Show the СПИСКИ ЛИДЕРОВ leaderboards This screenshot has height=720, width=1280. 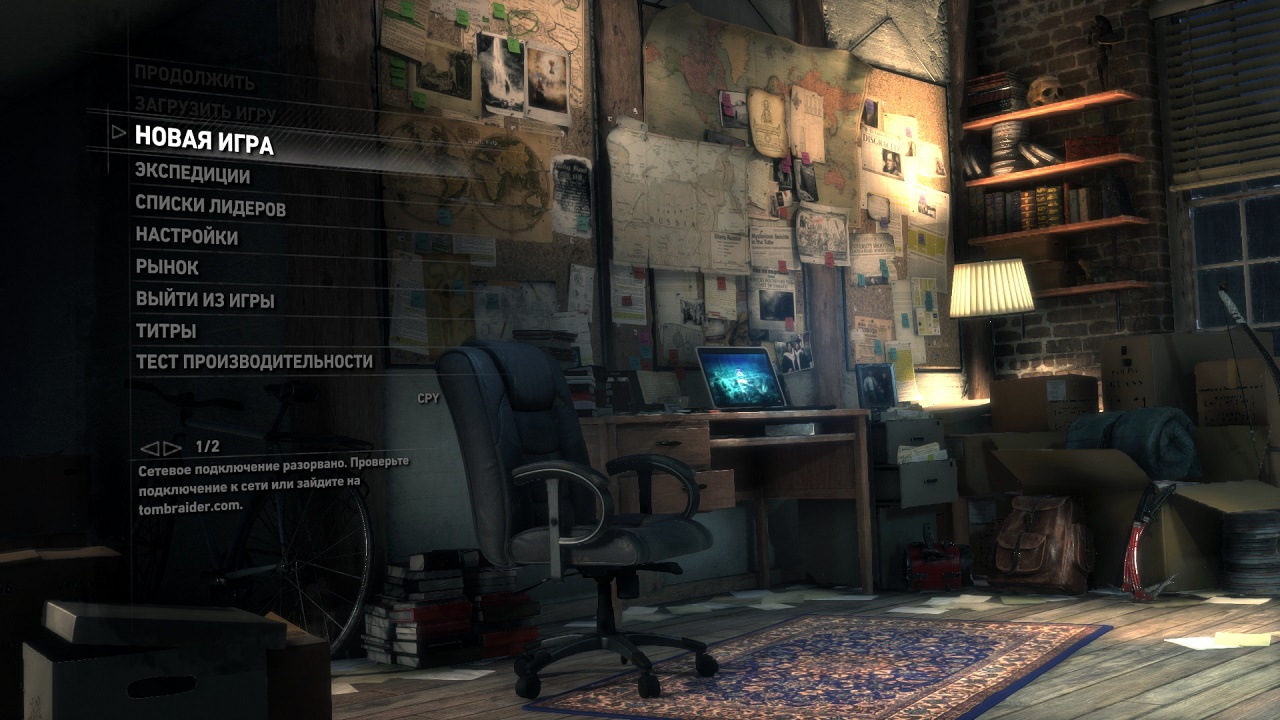[x=210, y=207]
